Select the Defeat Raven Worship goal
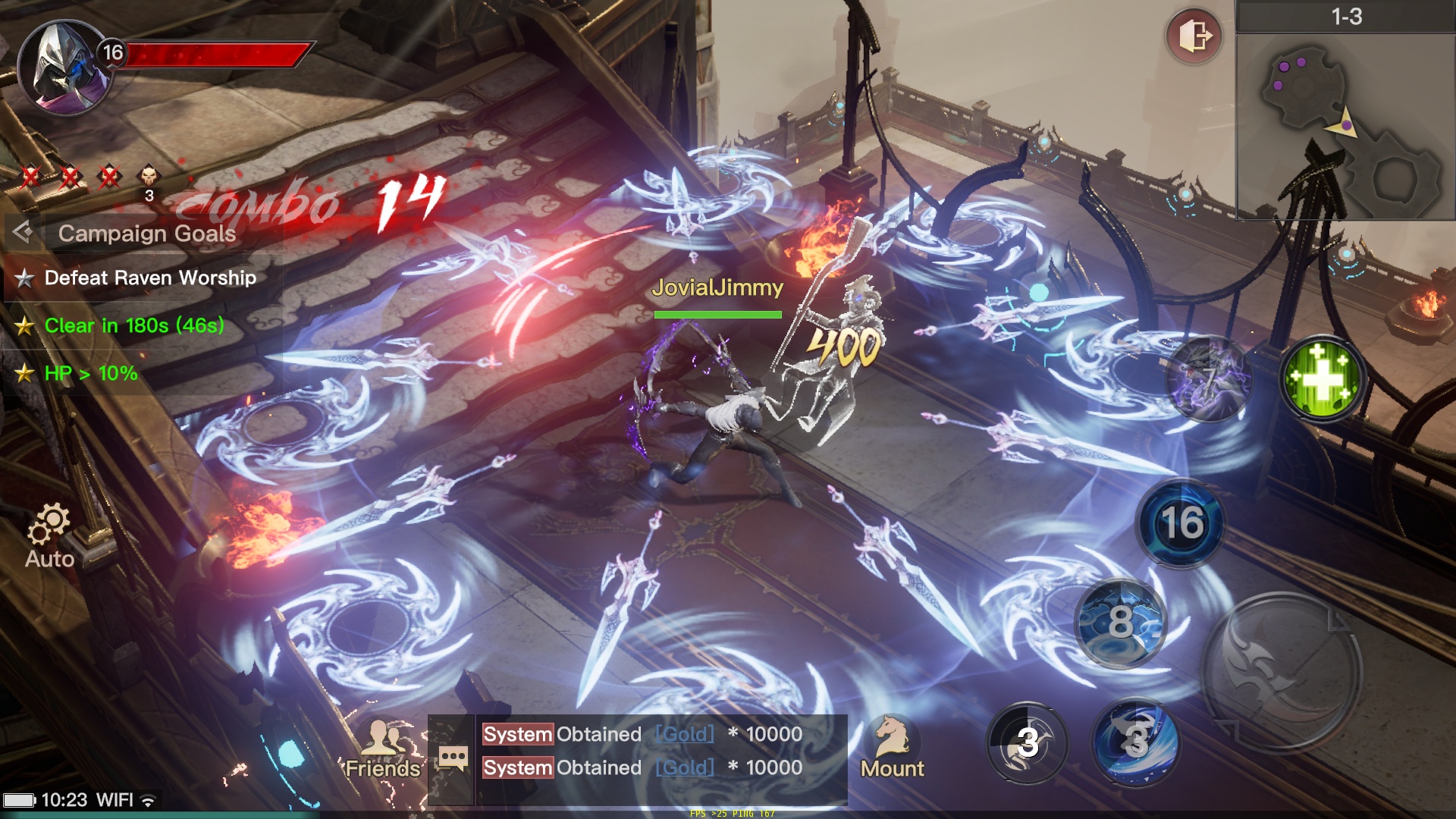Image resolution: width=1456 pixels, height=819 pixels. click(x=150, y=278)
